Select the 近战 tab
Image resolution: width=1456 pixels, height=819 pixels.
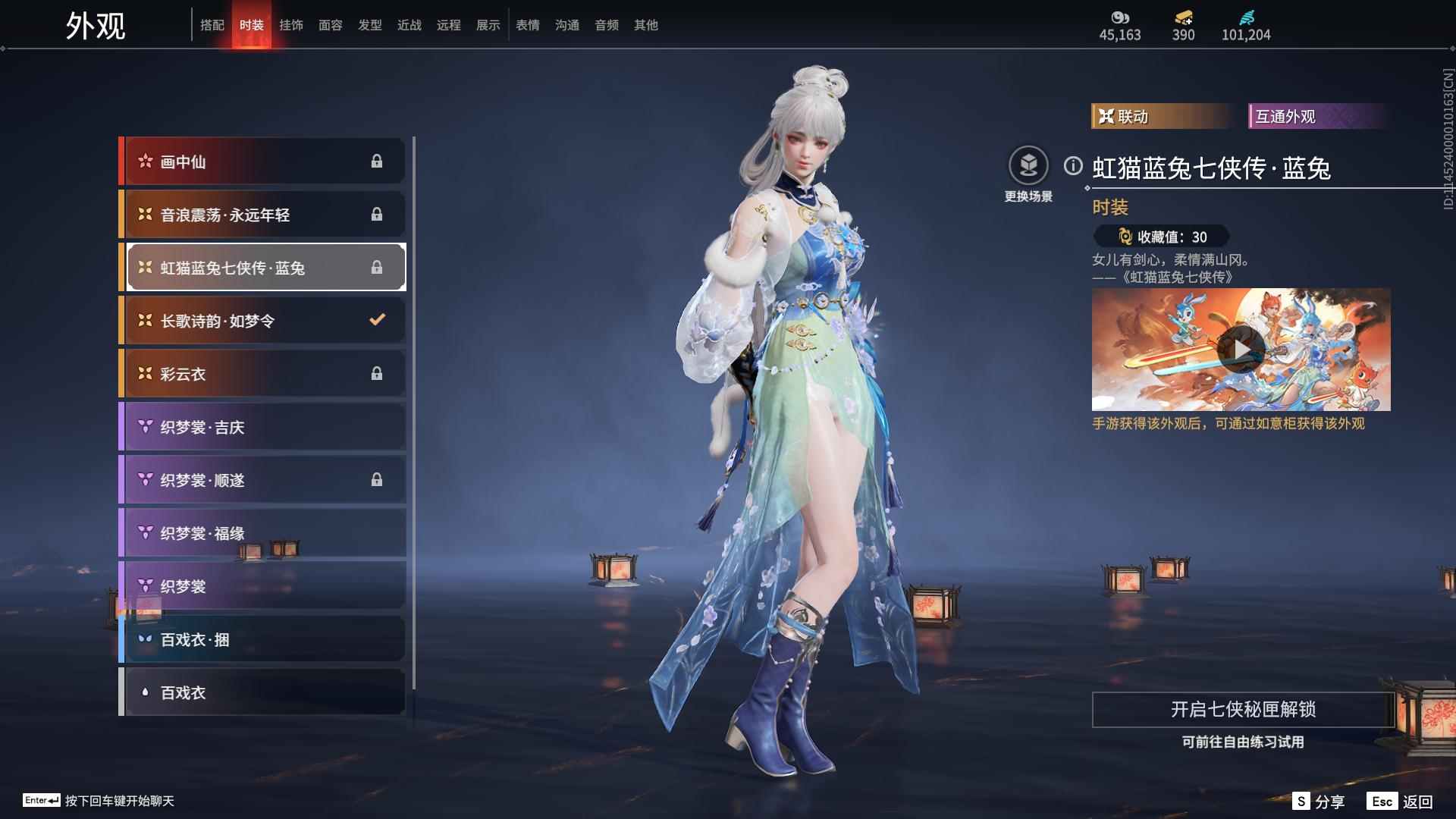pos(409,25)
